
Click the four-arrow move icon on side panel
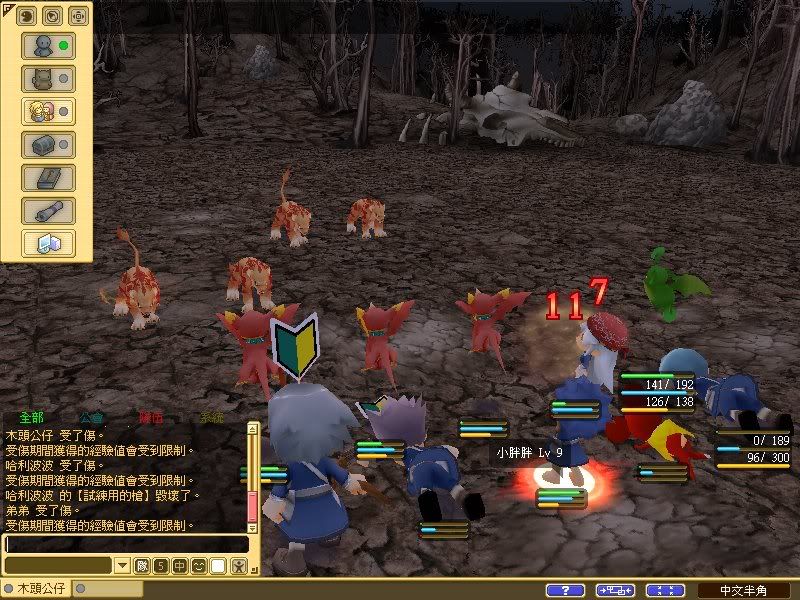[x=77, y=15]
